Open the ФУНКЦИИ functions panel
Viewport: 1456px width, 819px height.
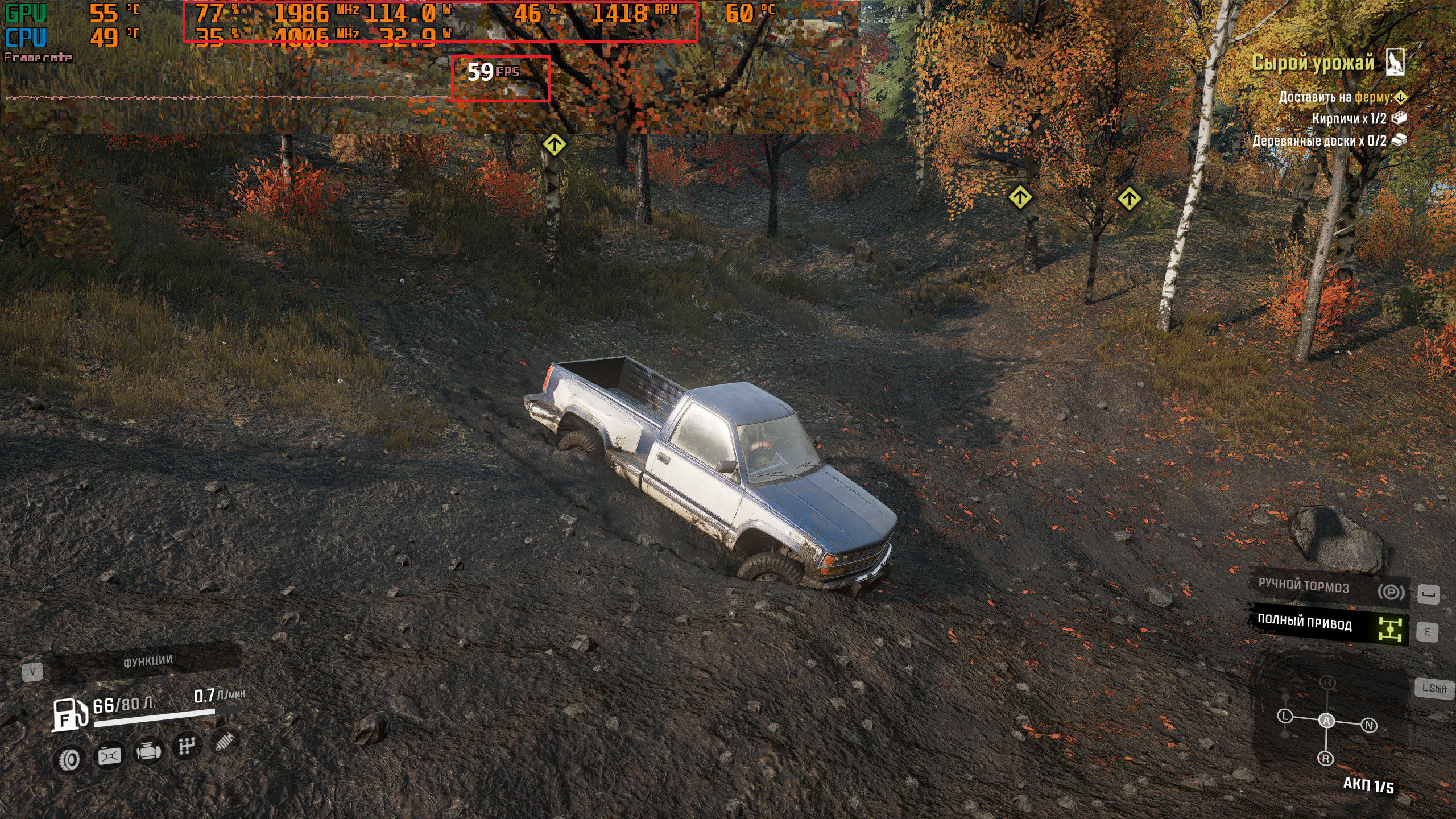(x=147, y=661)
